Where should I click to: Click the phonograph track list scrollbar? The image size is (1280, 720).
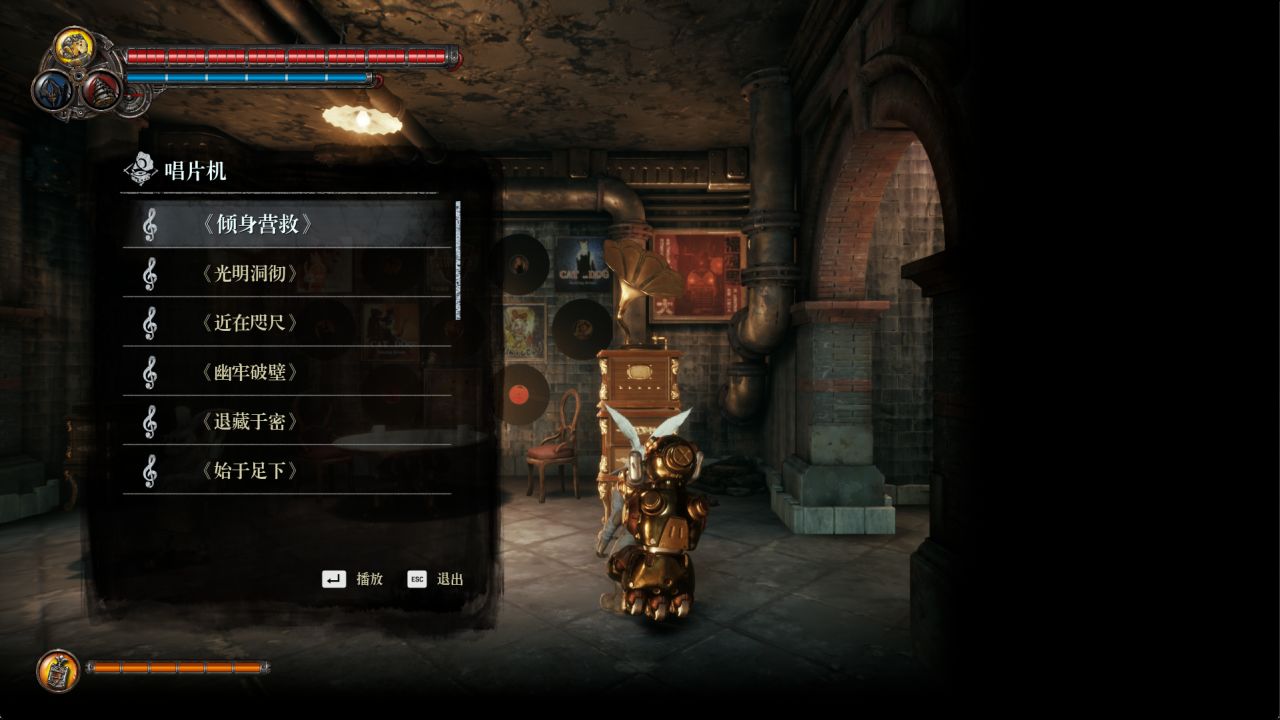click(x=458, y=260)
